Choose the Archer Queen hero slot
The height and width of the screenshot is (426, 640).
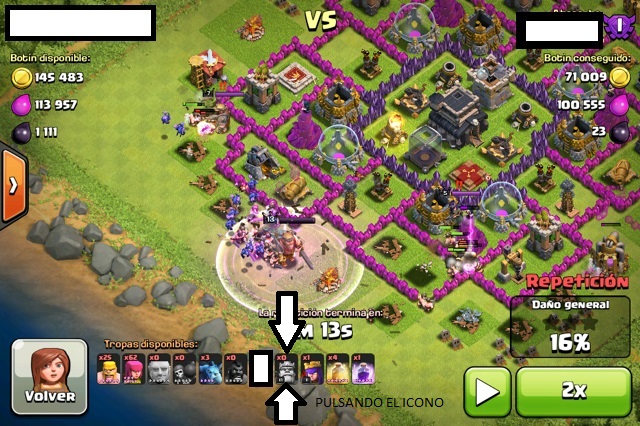[x=310, y=369]
